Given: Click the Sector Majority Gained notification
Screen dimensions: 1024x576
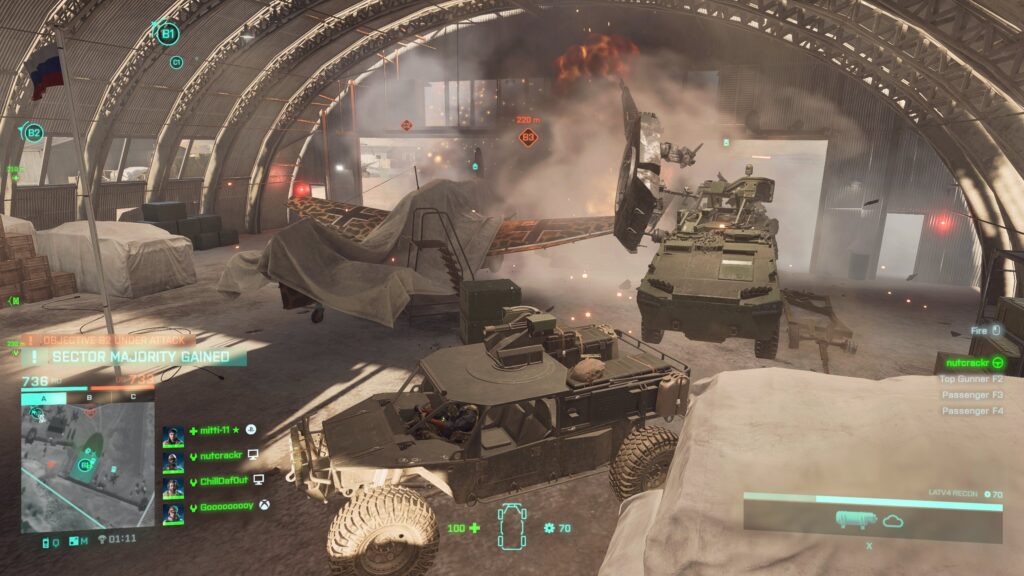Looking at the screenshot, I should tap(140, 357).
